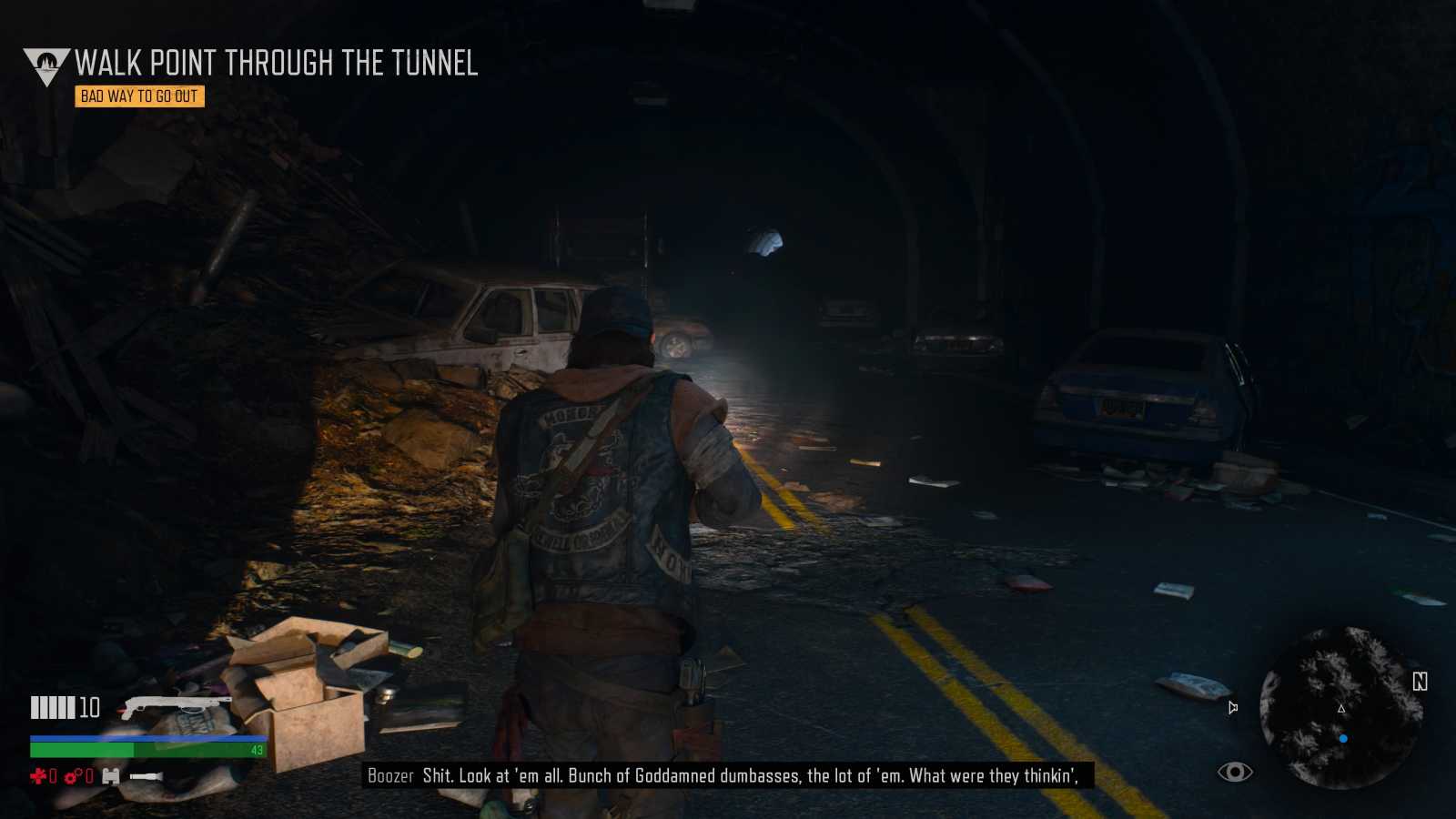Toggle the detection eye indicator
Viewport: 1456px width, 819px height.
coord(1233,773)
